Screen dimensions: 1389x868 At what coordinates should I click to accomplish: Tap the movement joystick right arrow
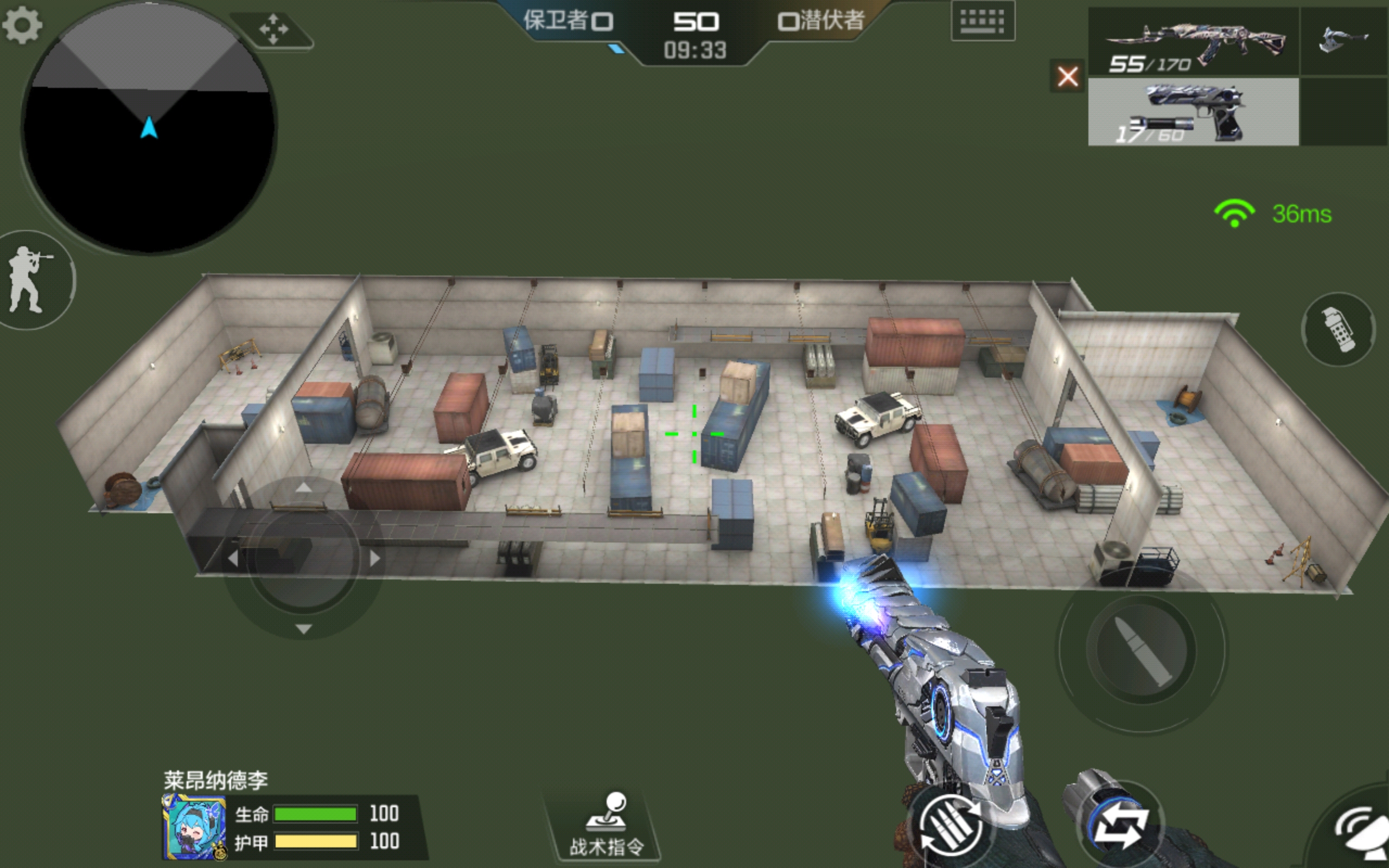pyautogui.click(x=374, y=558)
